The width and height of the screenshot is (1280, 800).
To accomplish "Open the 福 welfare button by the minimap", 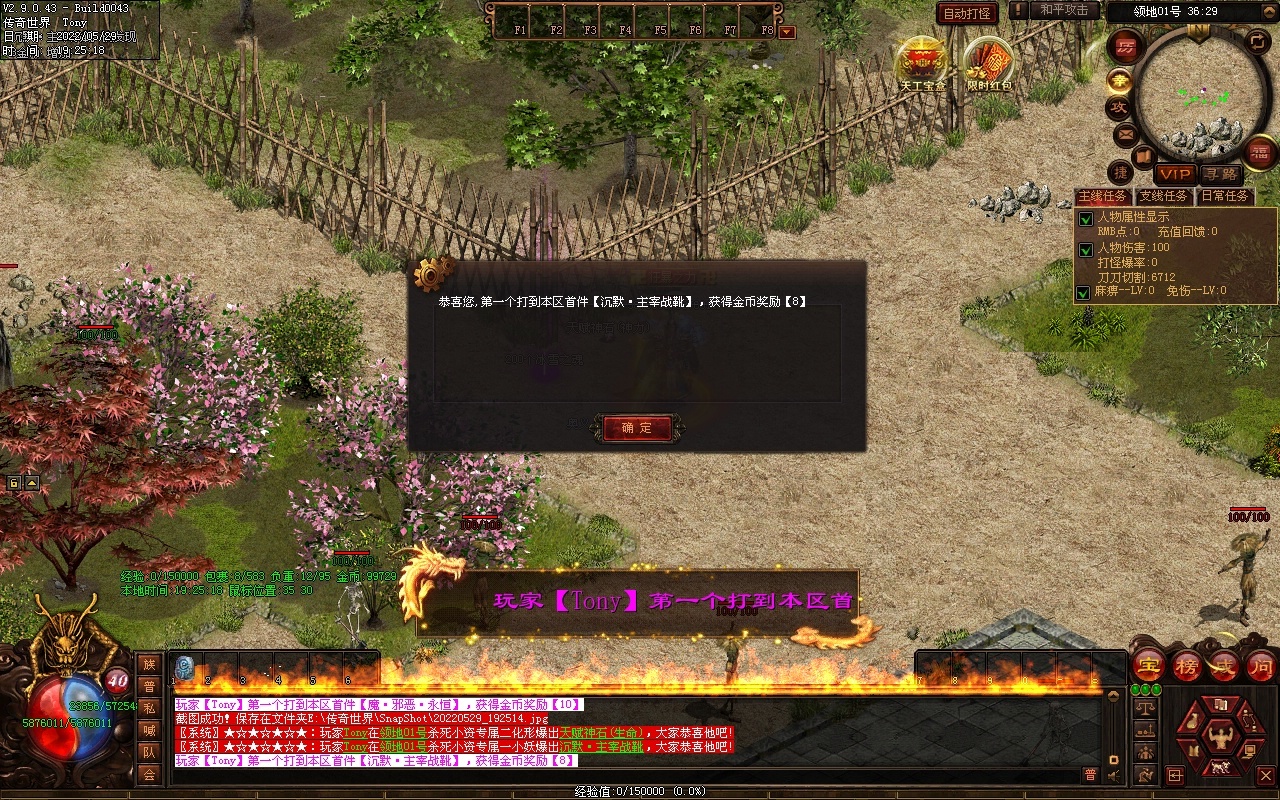I will click(1261, 153).
